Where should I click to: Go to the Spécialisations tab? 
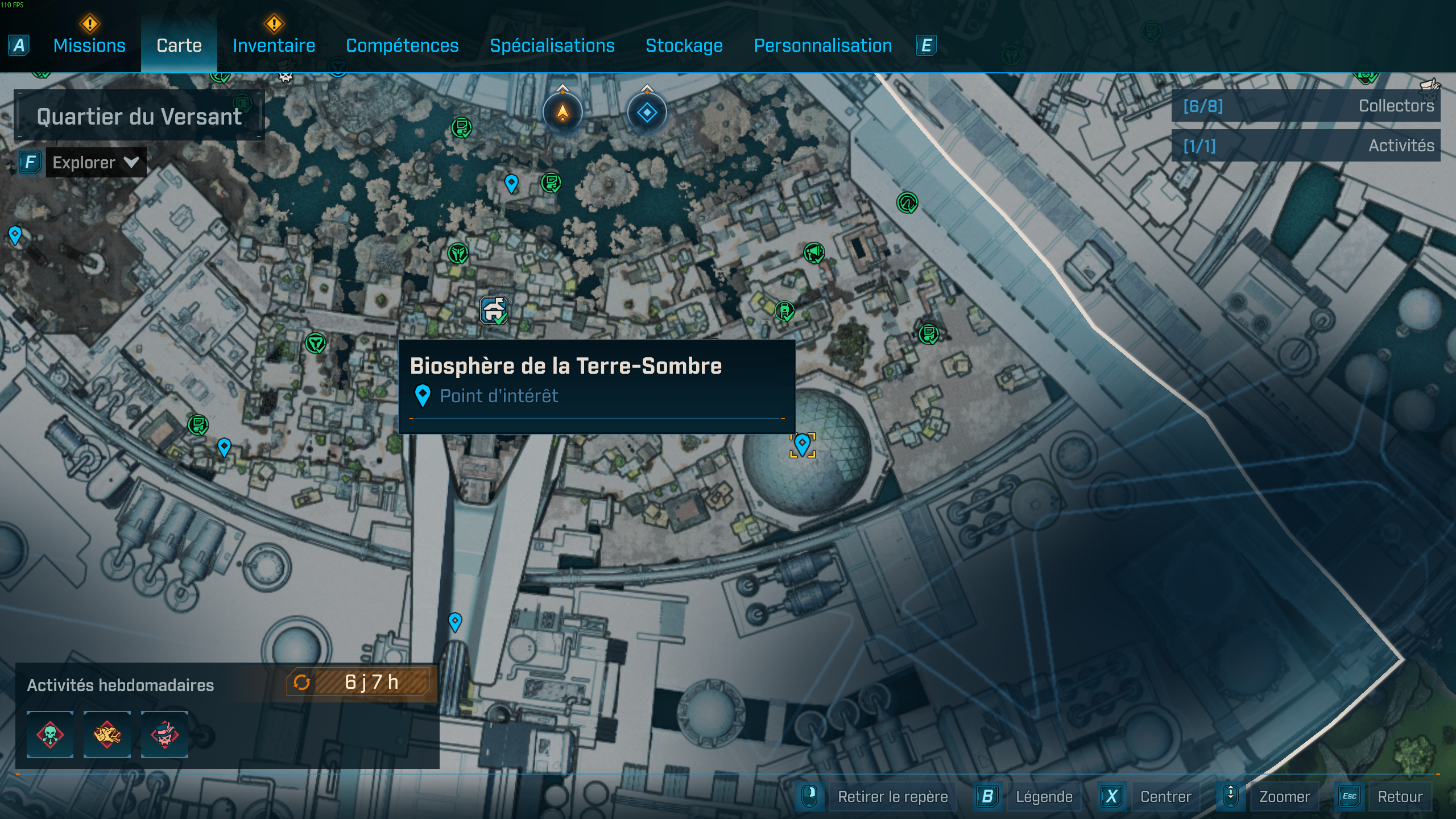click(552, 45)
